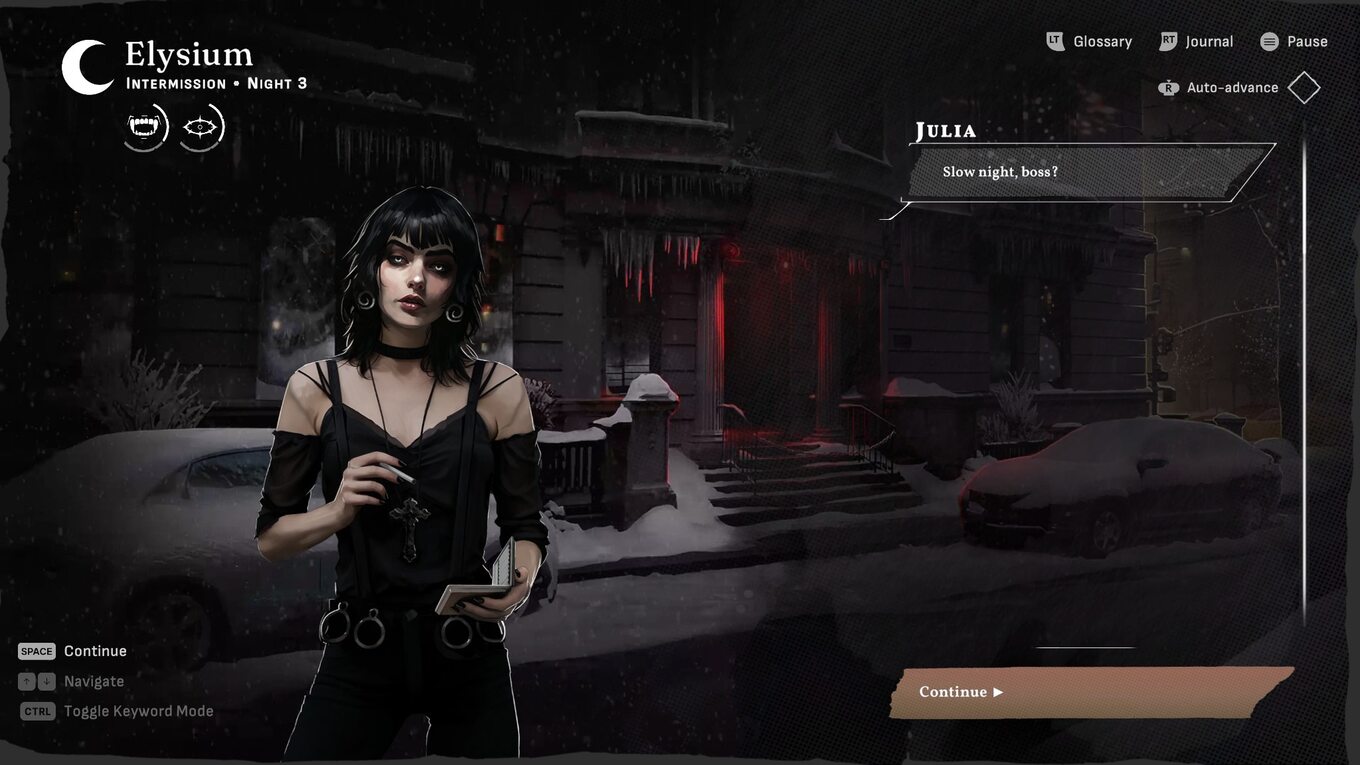Open the Glossary
Image resolution: width=1360 pixels, height=765 pixels.
(1089, 41)
